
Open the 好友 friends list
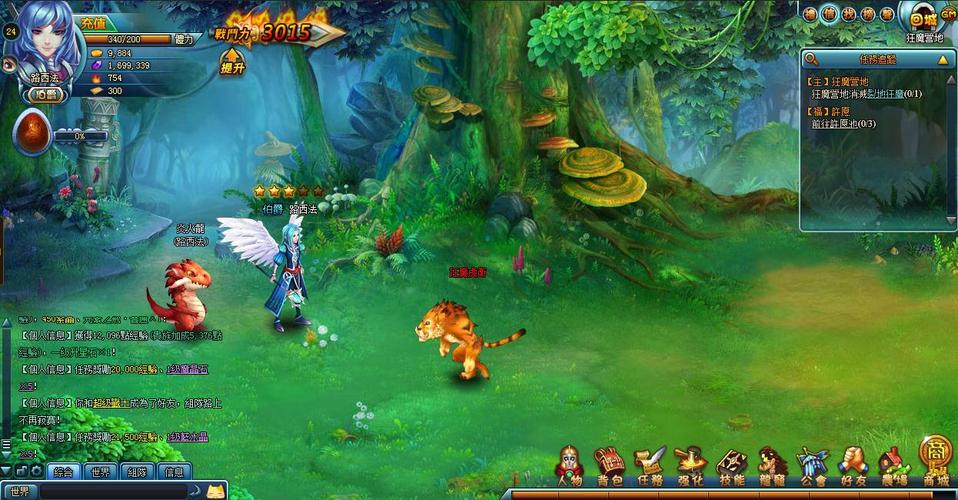(x=852, y=467)
